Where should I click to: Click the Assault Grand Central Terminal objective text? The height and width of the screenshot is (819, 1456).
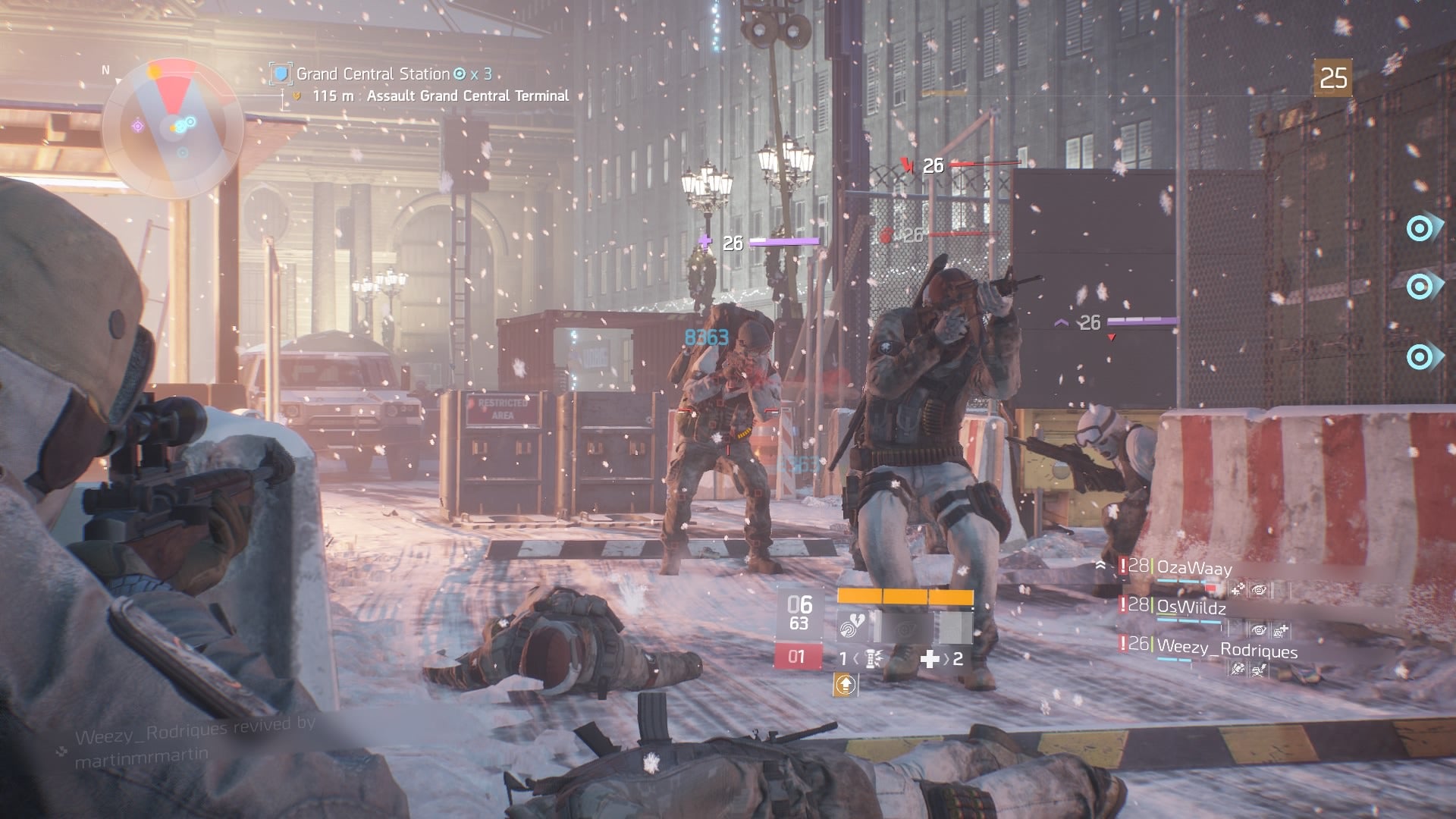(466, 96)
